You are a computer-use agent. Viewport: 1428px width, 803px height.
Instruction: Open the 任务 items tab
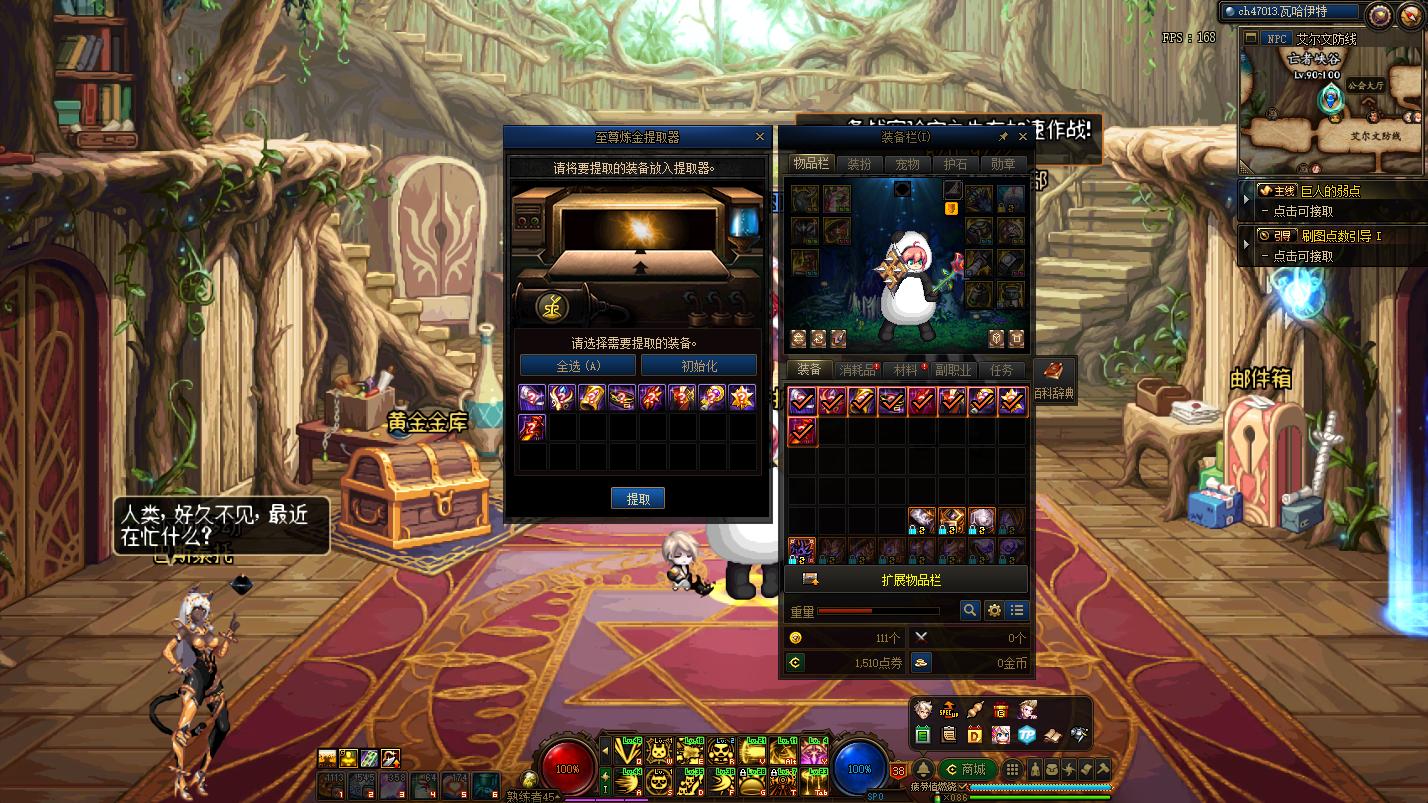1001,370
